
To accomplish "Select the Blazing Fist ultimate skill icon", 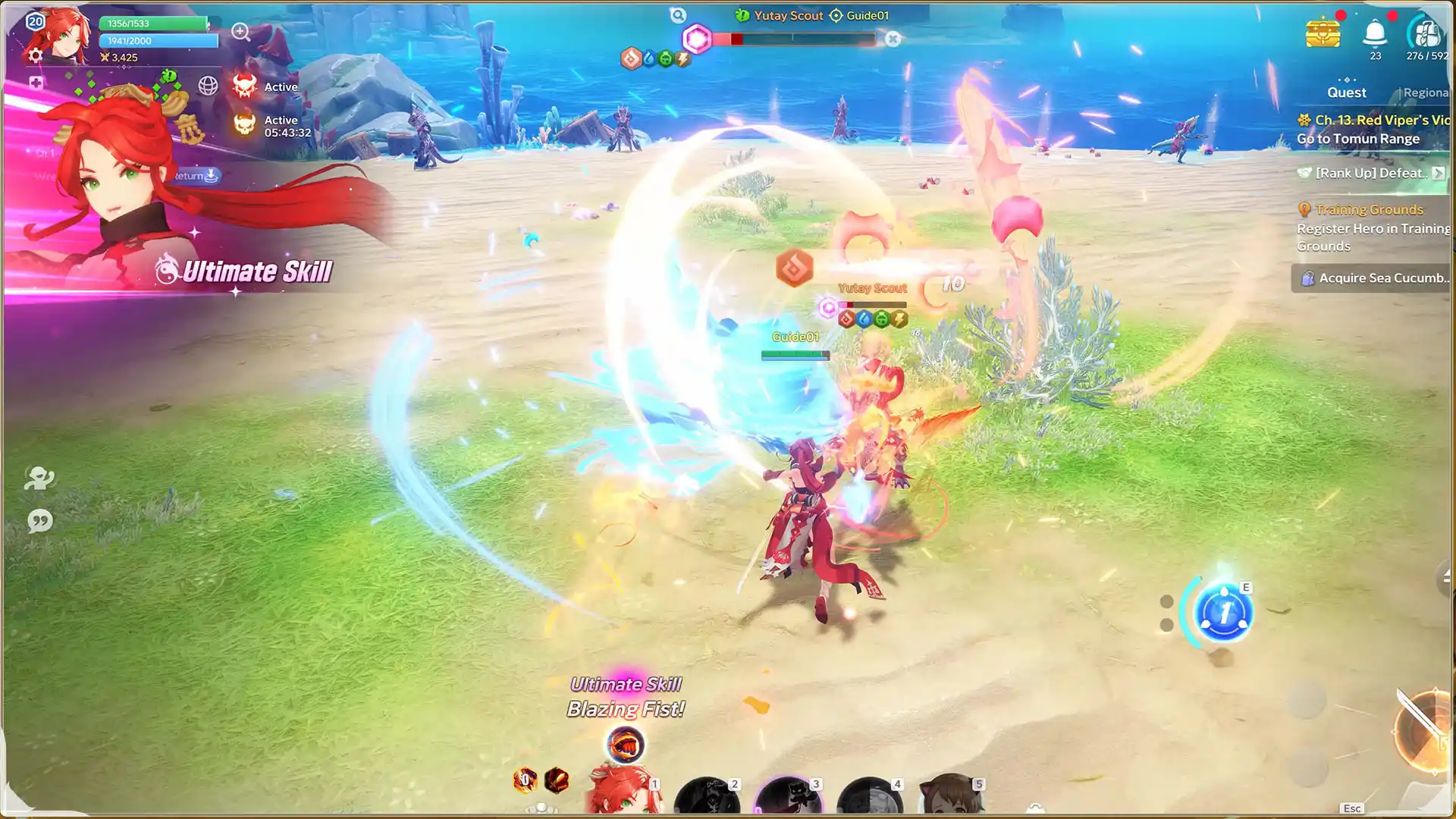I will (x=626, y=745).
